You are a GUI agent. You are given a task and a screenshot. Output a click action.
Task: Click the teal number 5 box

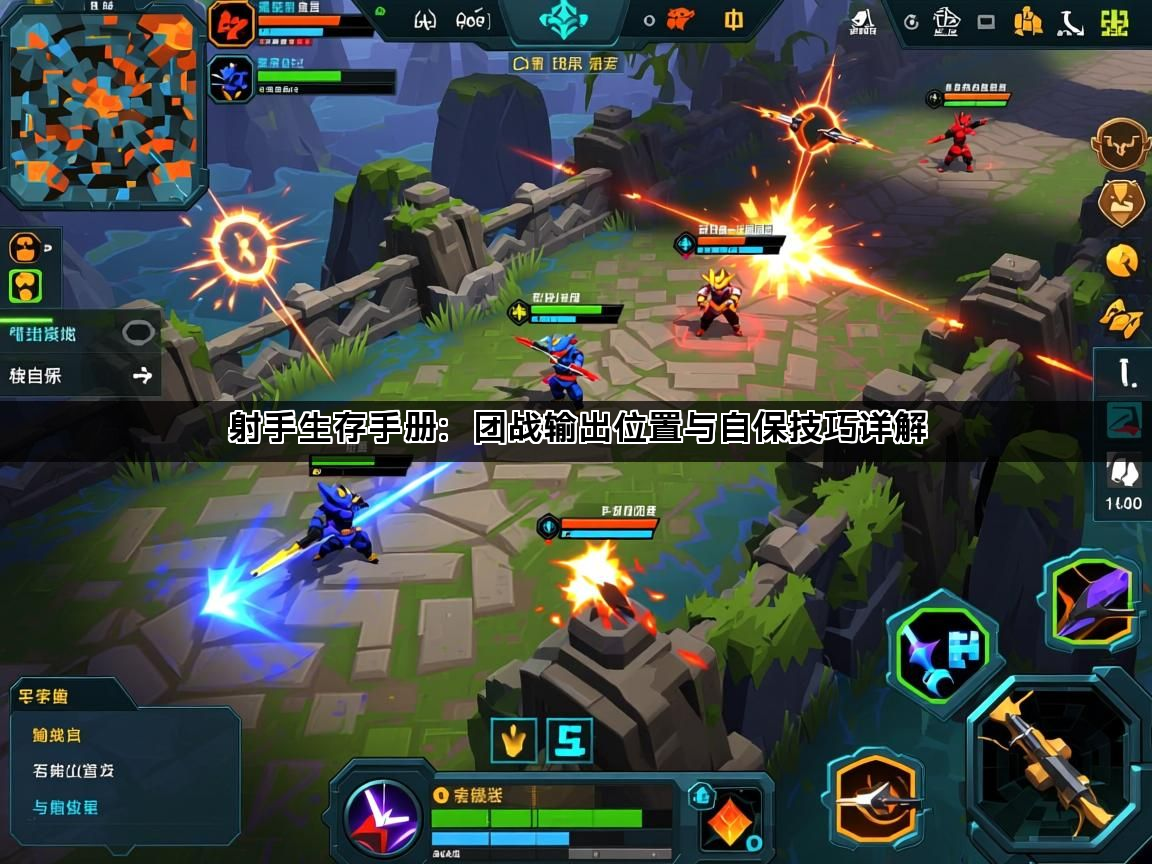(x=568, y=741)
